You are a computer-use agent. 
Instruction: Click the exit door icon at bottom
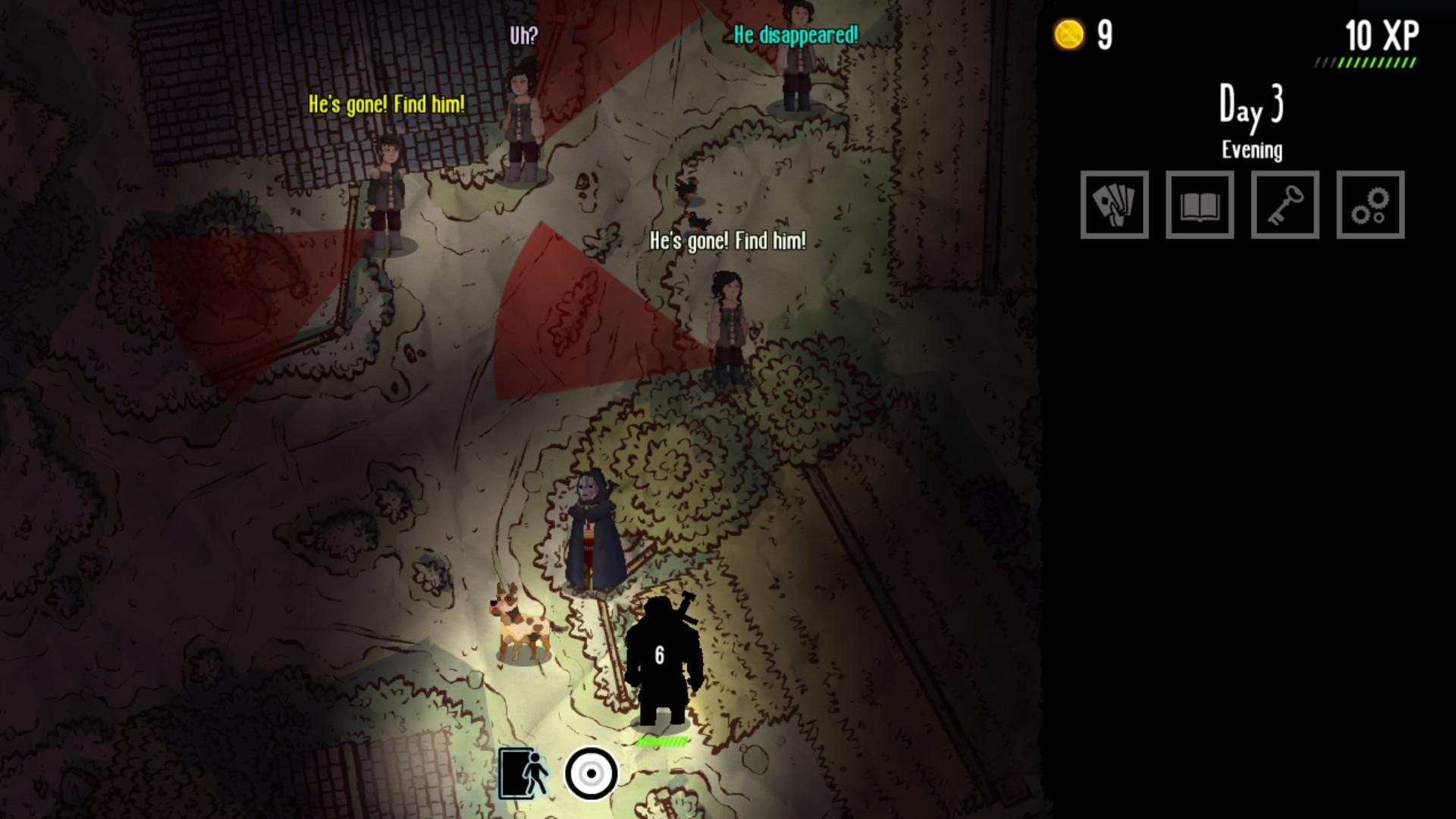[x=525, y=772]
